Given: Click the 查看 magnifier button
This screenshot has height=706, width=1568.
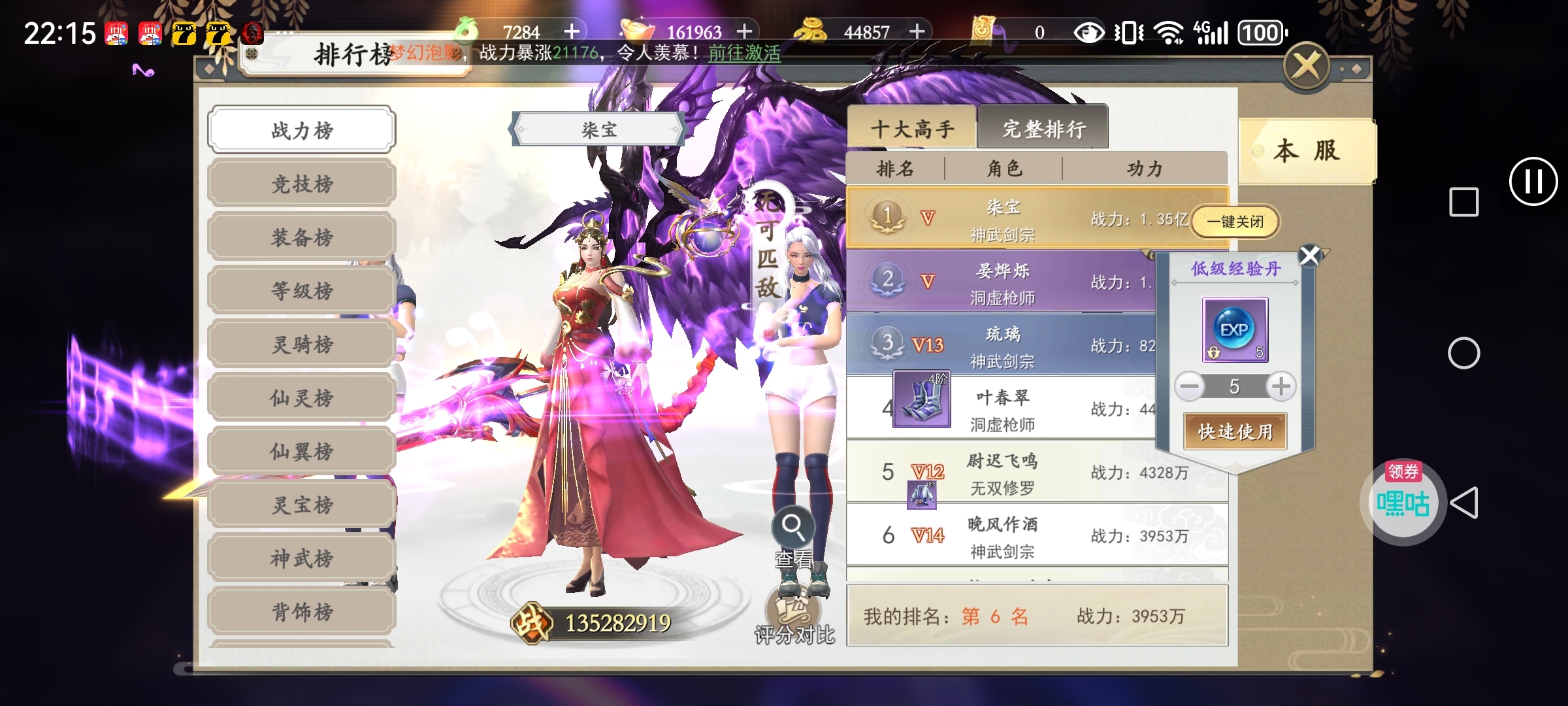Looking at the screenshot, I should pyautogui.click(x=793, y=526).
